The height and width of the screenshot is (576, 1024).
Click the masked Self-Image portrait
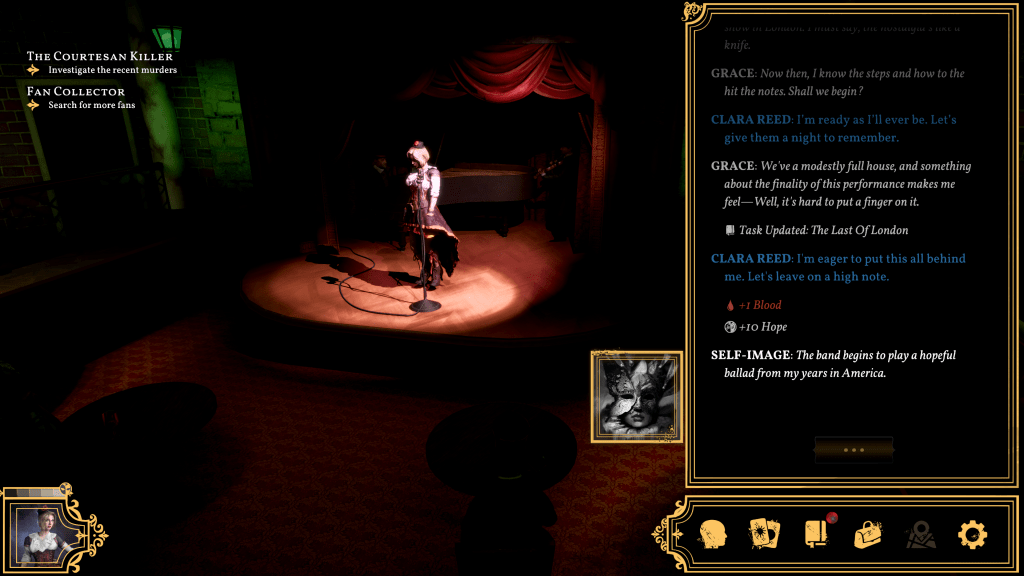click(636, 396)
